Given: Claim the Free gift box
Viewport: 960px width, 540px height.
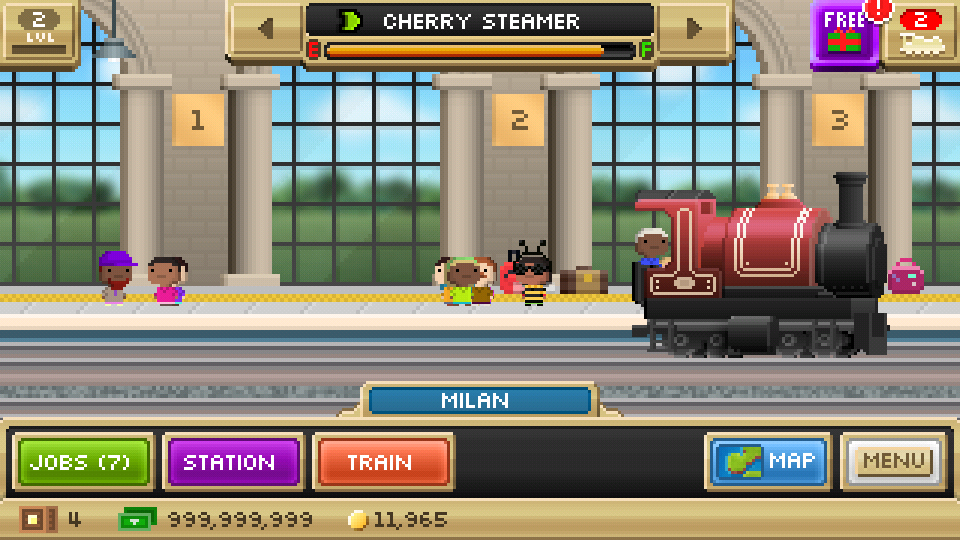Looking at the screenshot, I should 844,34.
